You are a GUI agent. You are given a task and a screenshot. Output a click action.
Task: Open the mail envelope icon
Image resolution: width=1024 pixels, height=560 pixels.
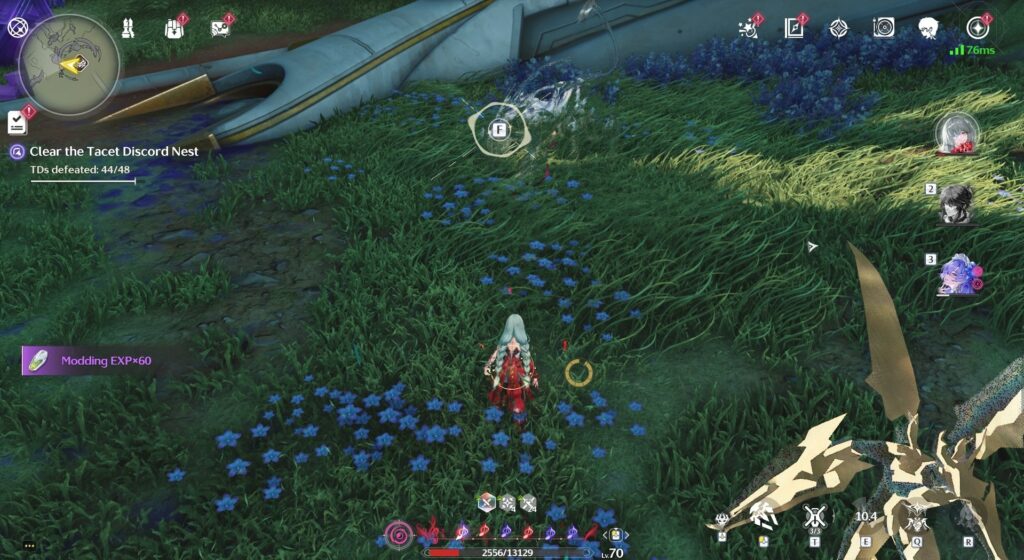221,27
